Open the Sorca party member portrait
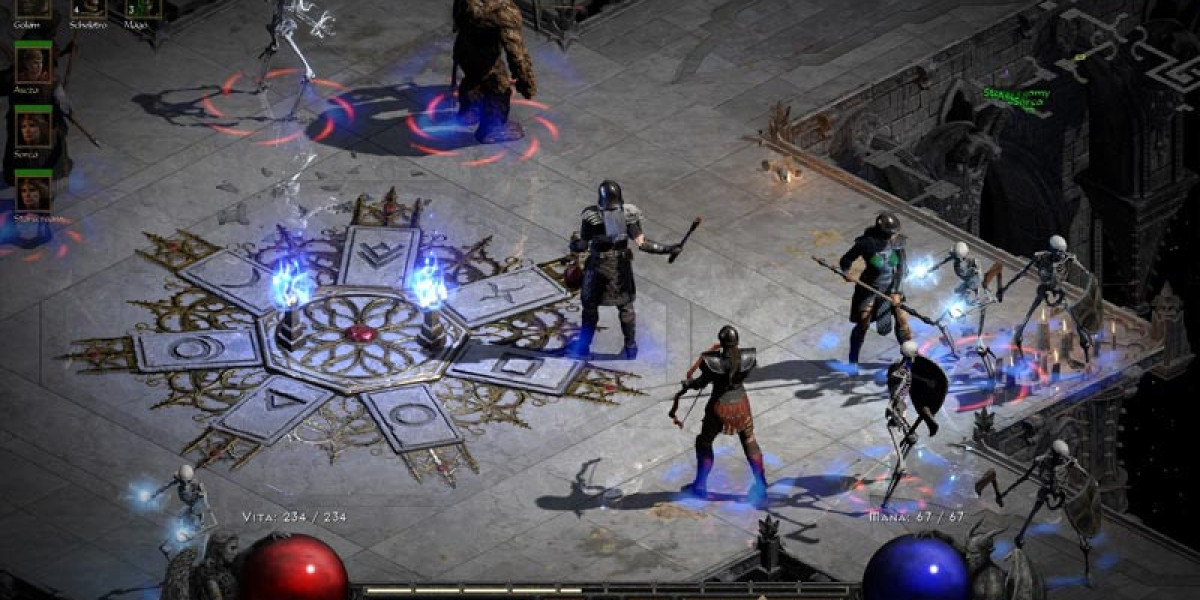 pos(33,127)
